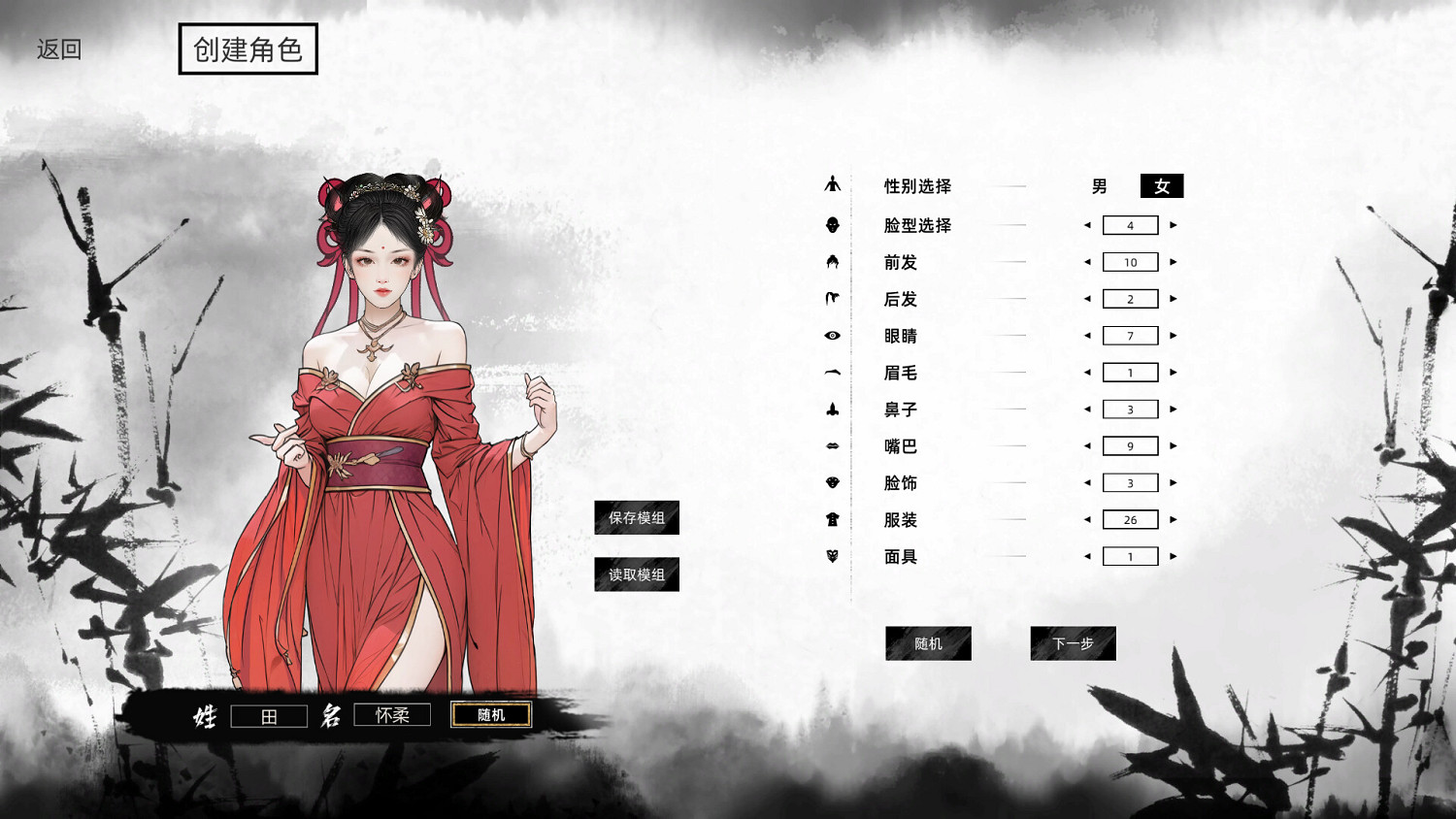Select the mask icon next to 面具

click(x=833, y=556)
